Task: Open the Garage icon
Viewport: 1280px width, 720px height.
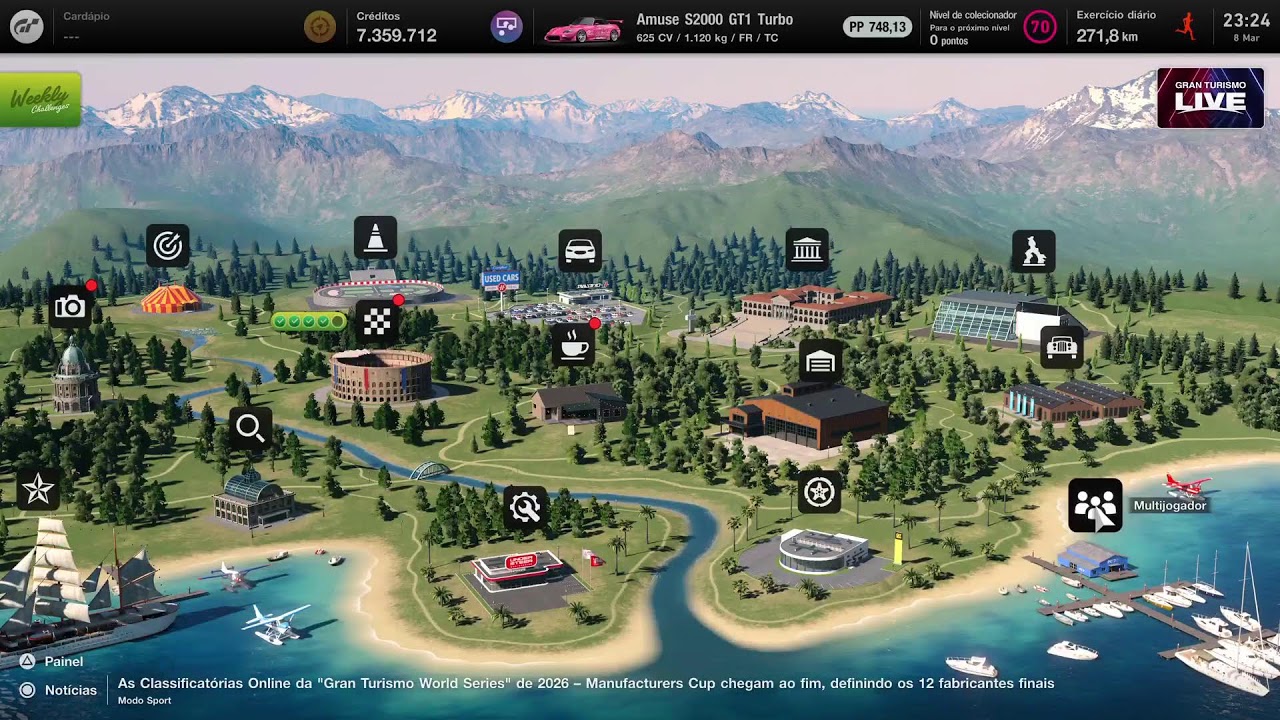Action: (x=820, y=361)
